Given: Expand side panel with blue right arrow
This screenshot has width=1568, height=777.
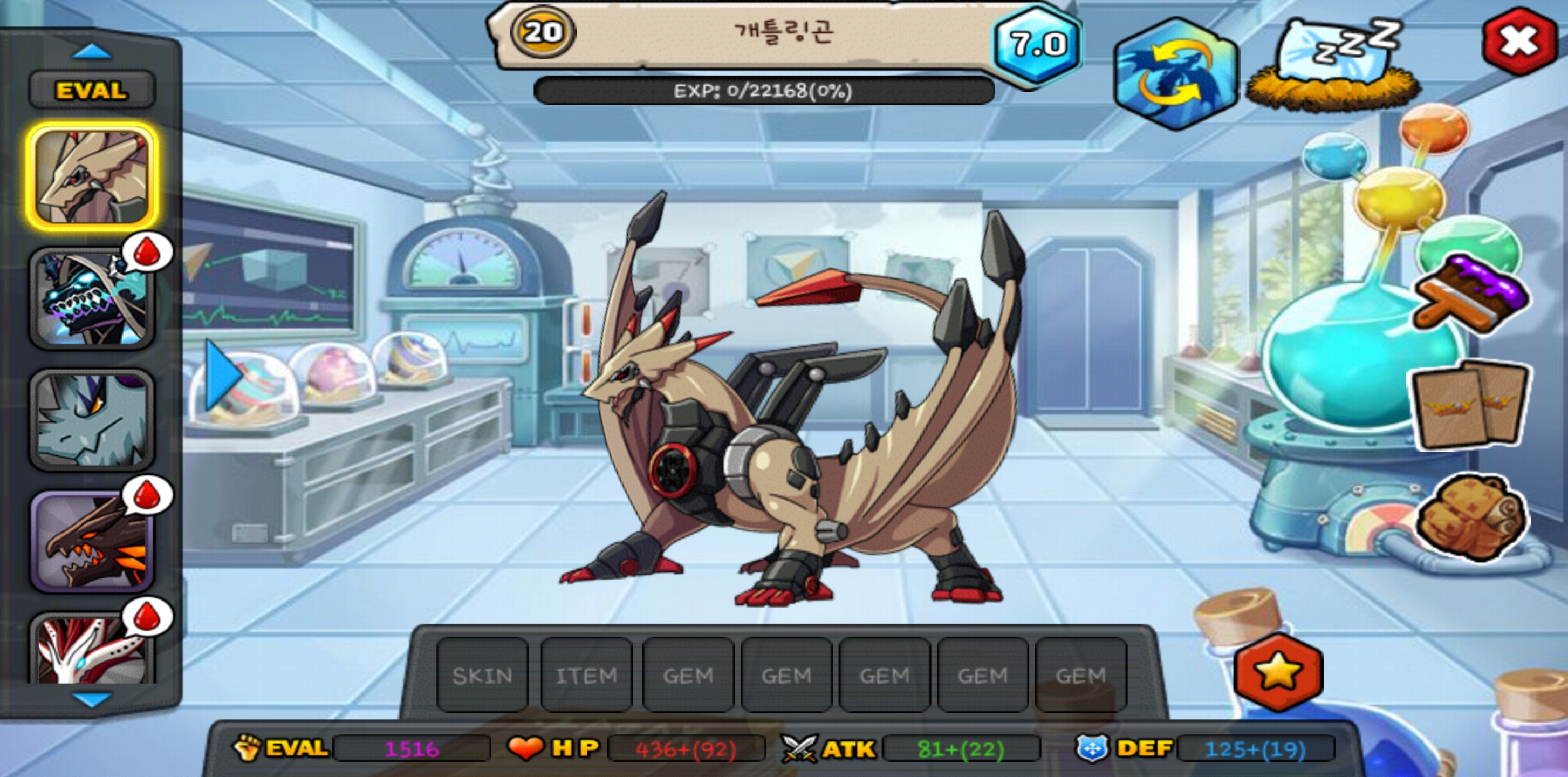Looking at the screenshot, I should click(221, 374).
